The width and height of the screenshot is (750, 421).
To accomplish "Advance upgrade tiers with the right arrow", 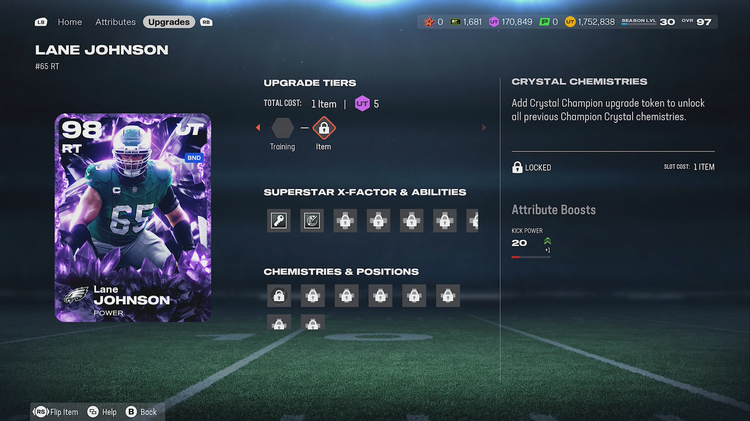I will pos(485,128).
